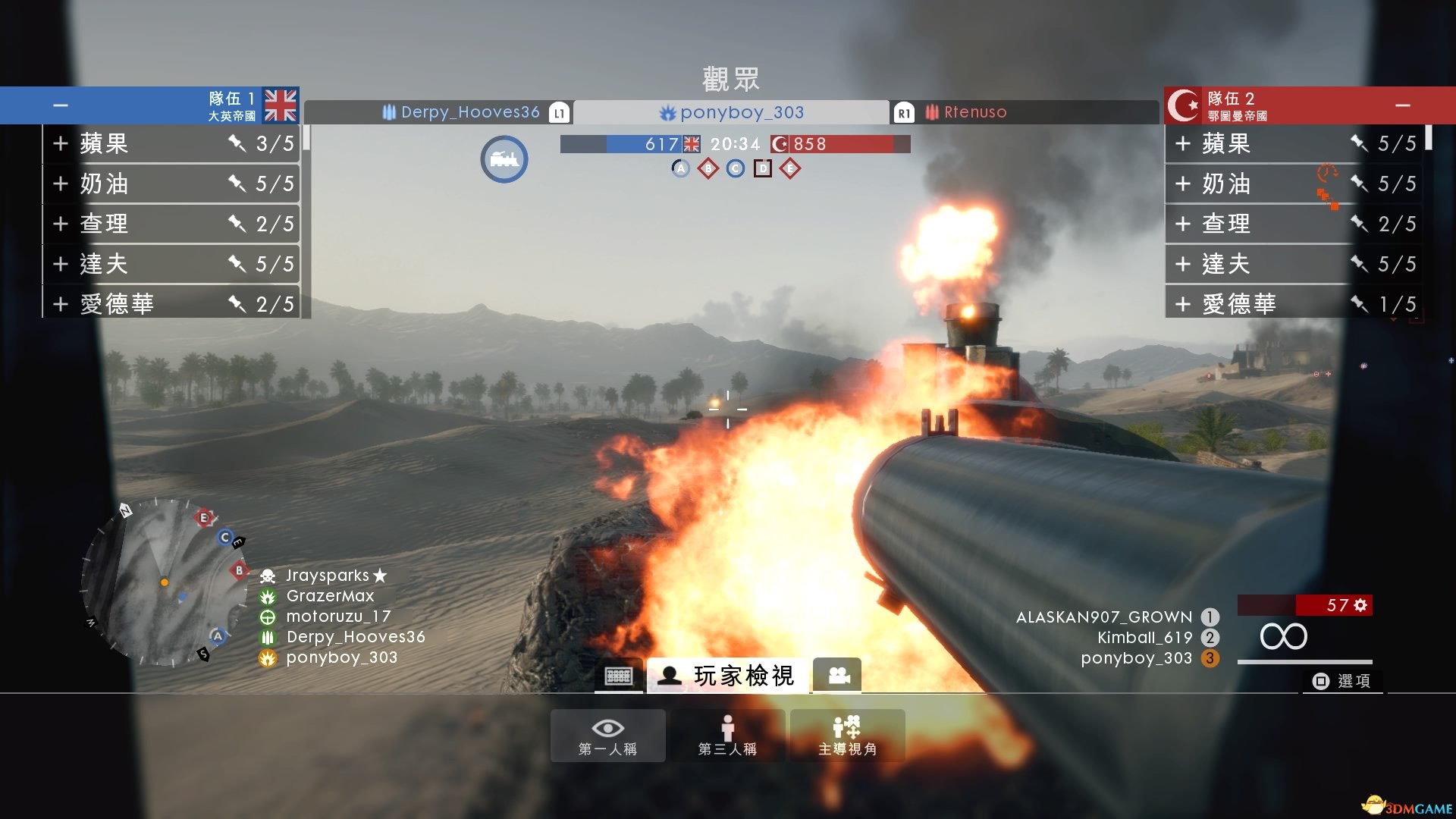Select Kimball_619 in the ranking list
The height and width of the screenshot is (819, 1456).
[x=1144, y=638]
